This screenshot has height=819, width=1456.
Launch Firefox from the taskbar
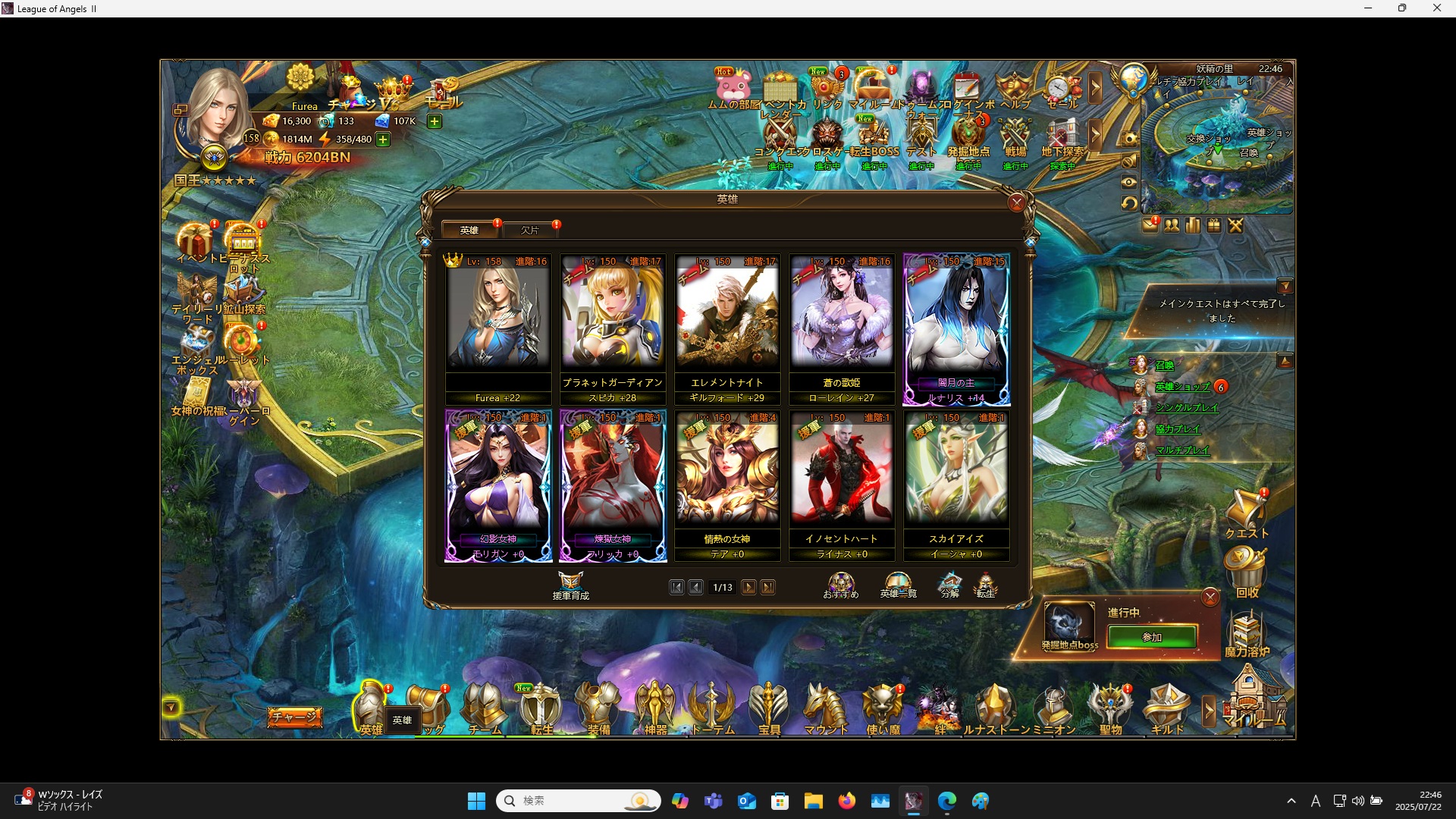click(848, 800)
